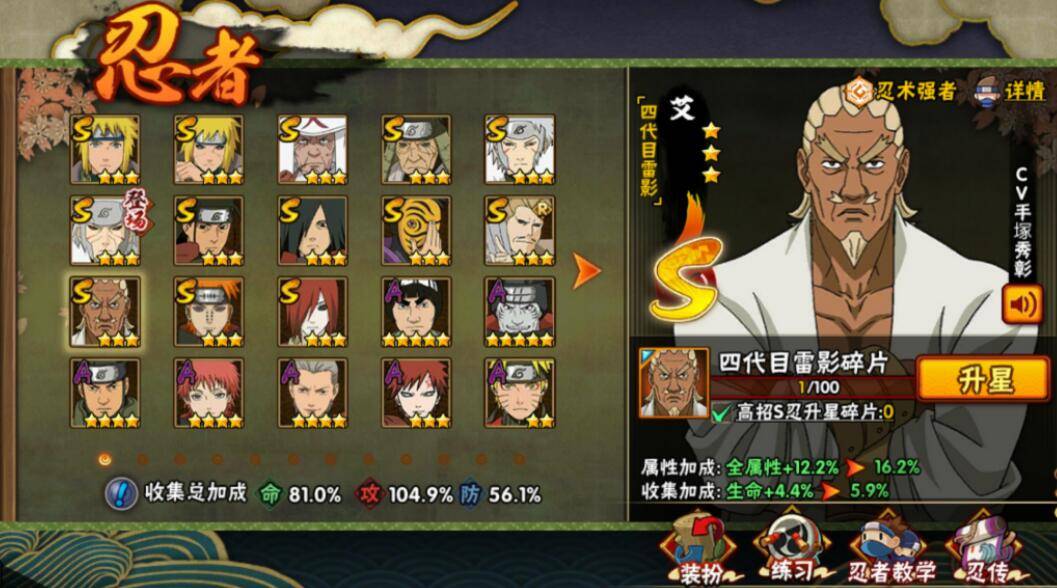Select the Pain portrait with piercings

click(x=208, y=311)
